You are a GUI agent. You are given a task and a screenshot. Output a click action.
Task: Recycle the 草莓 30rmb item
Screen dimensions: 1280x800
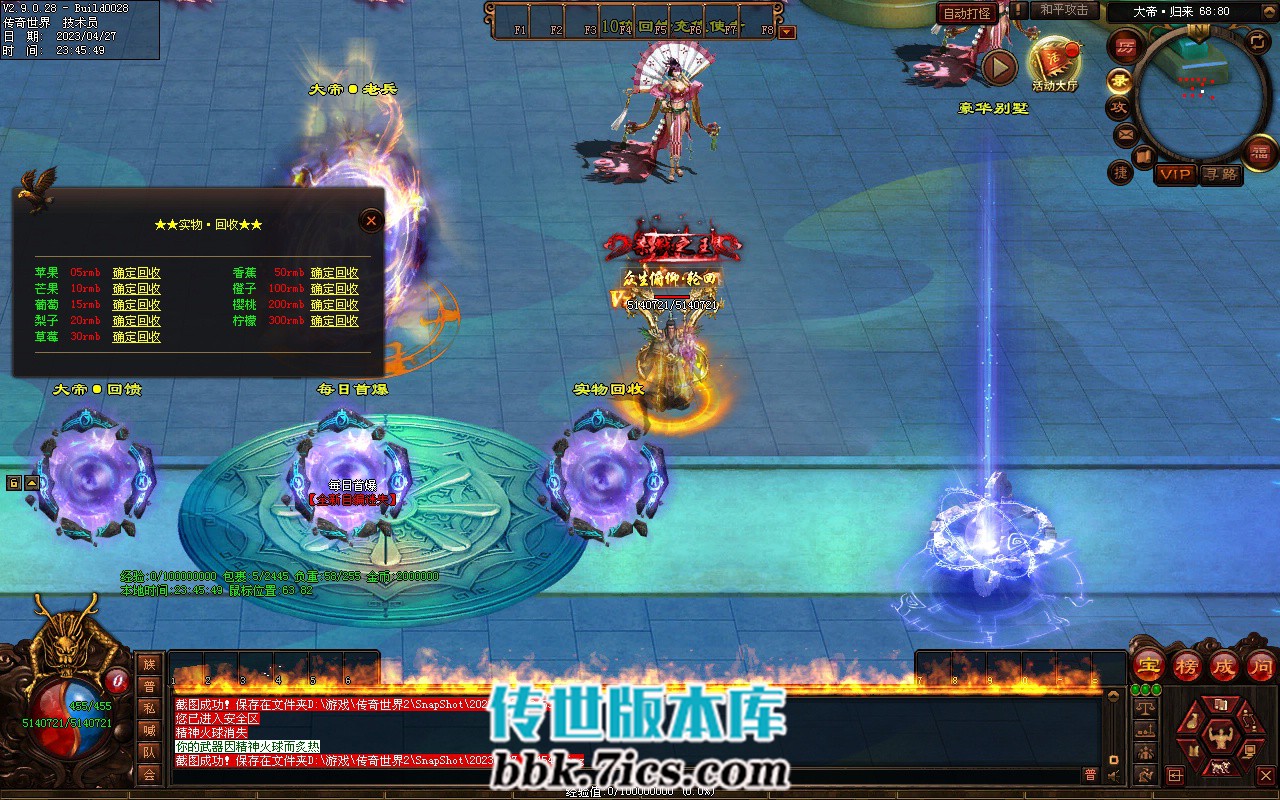(x=136, y=337)
